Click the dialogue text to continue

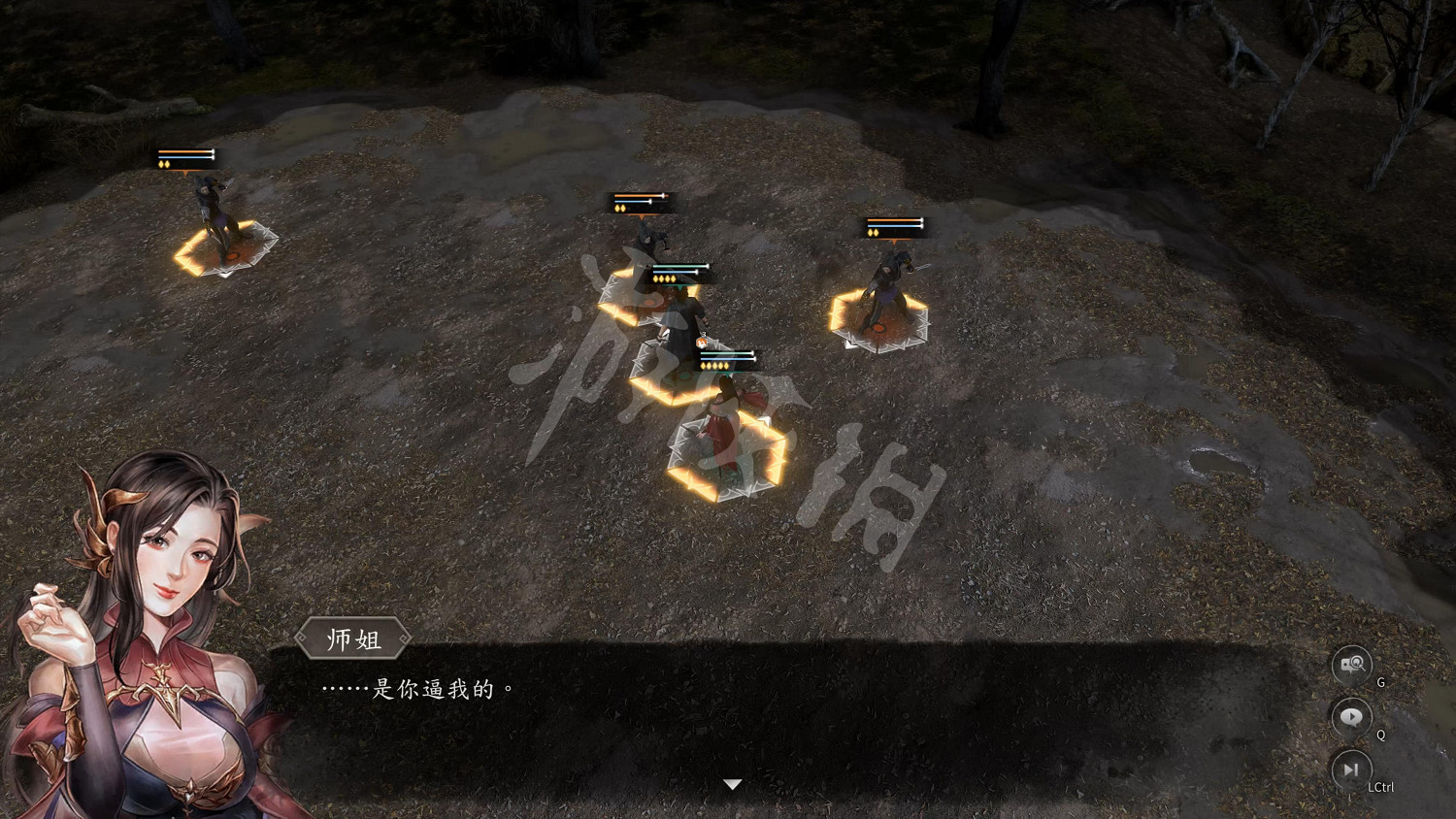coord(415,689)
